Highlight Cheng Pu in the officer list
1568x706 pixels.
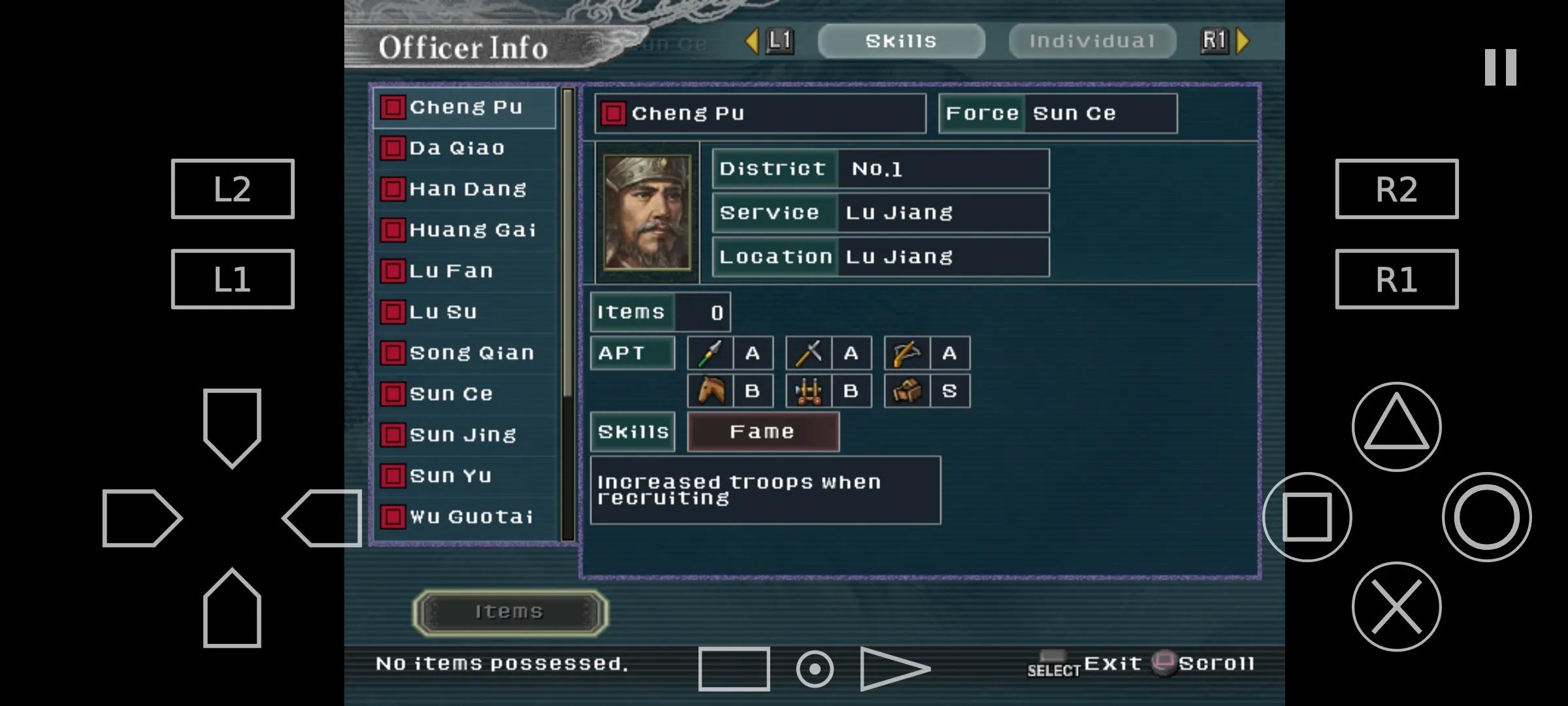465,107
